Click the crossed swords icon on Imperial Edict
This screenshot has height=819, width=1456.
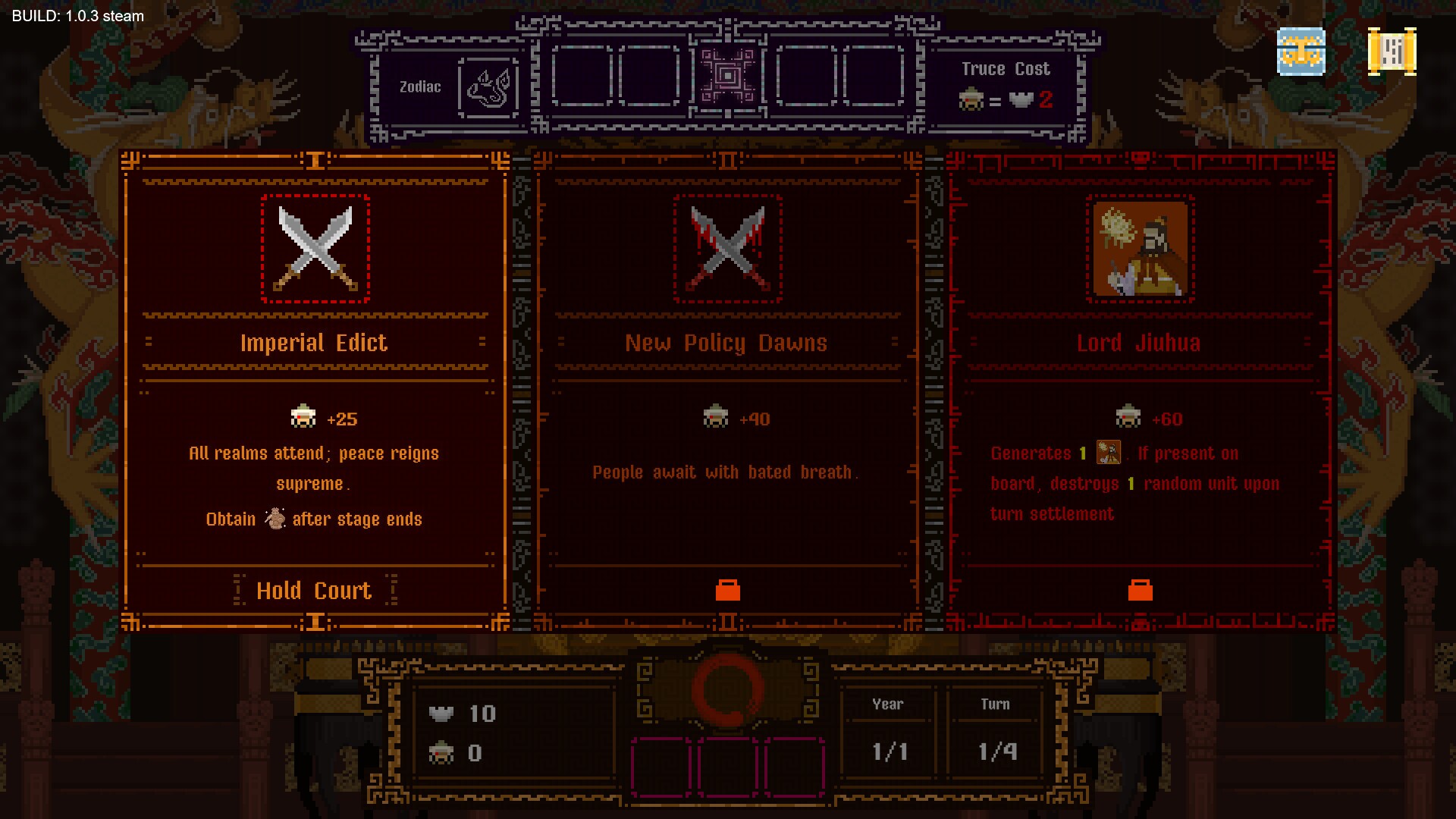pos(315,250)
